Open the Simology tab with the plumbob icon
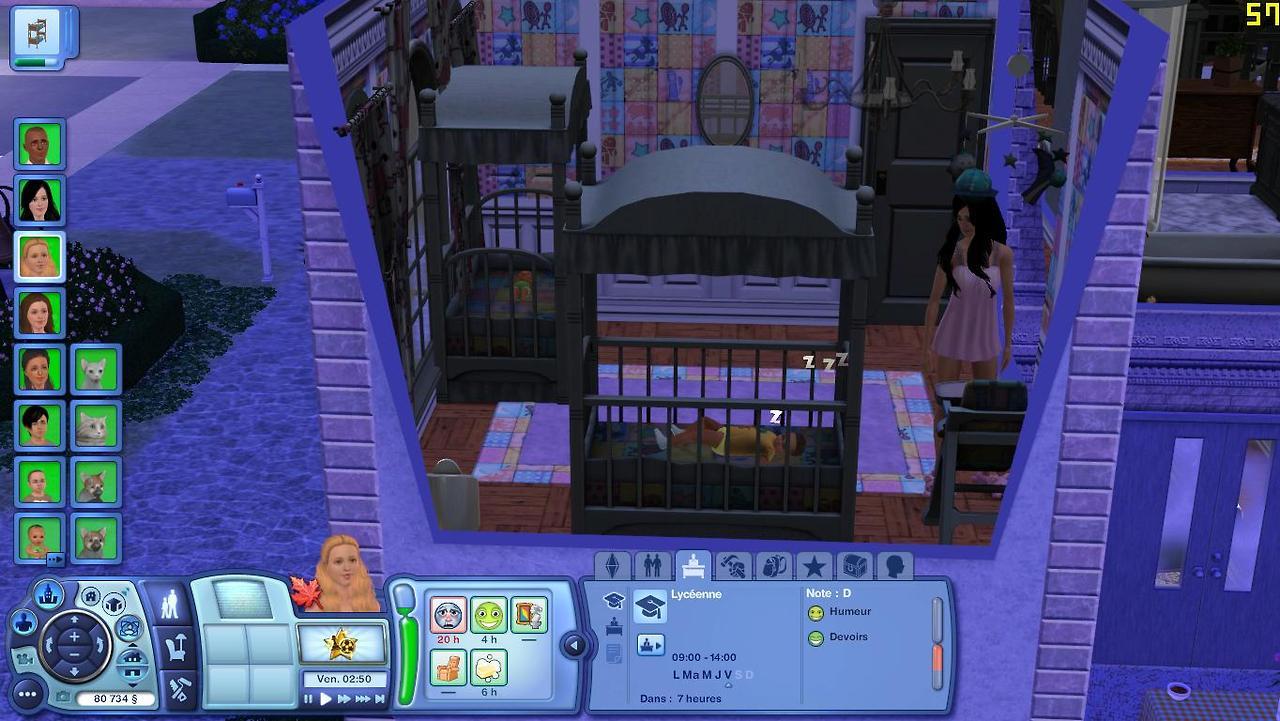Screen dimensions: 1280x721 (x=612, y=566)
